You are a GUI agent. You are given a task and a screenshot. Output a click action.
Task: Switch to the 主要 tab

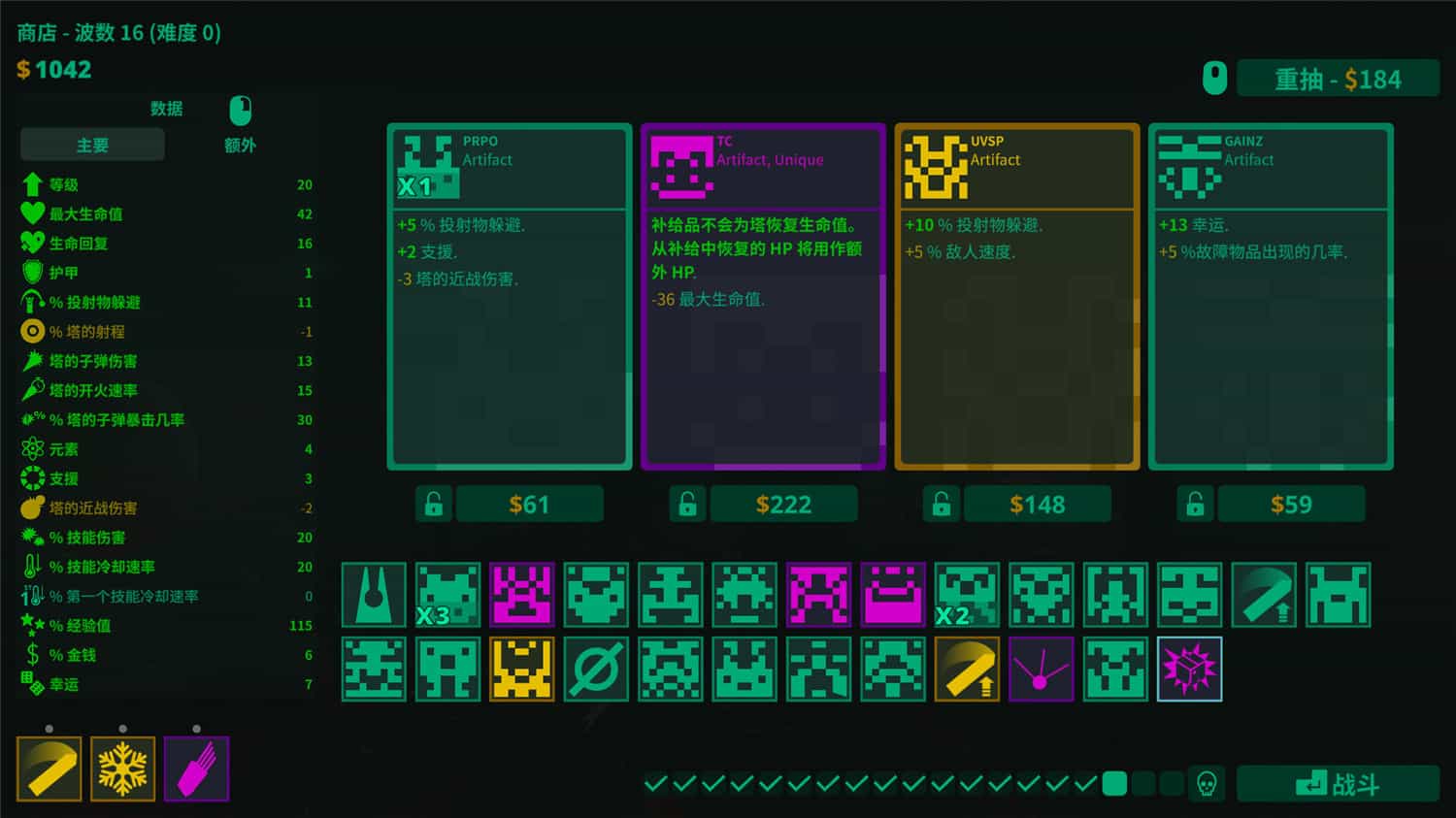point(91,144)
